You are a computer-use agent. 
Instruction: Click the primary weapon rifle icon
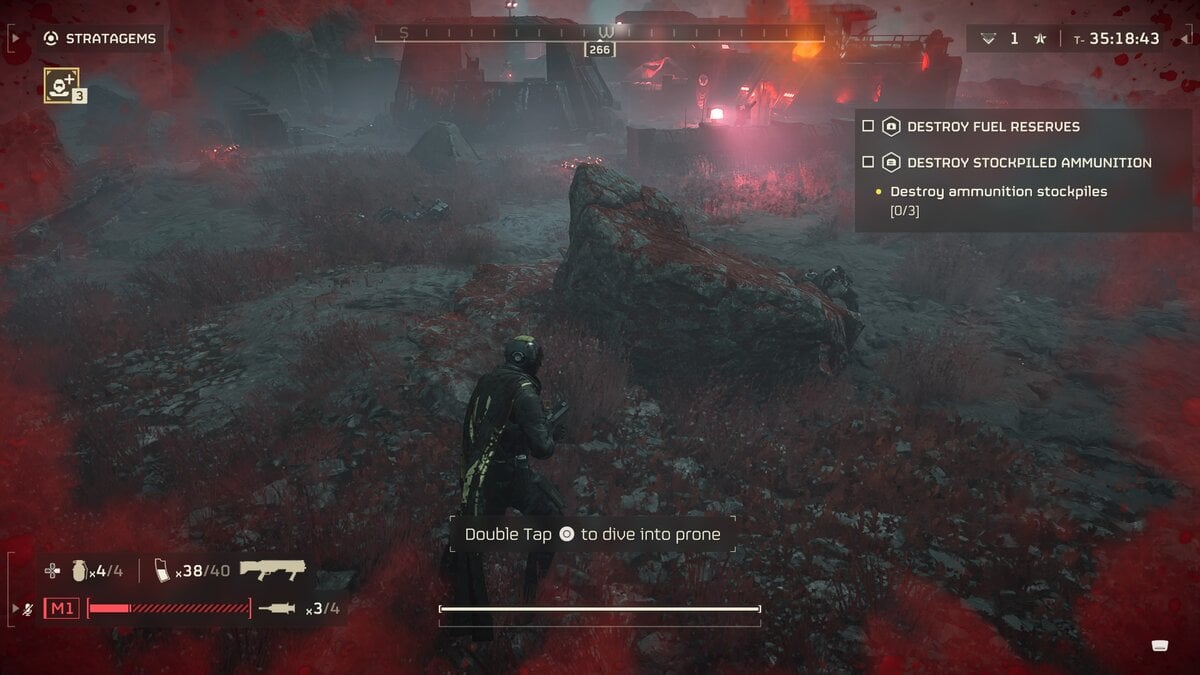[x=273, y=571]
